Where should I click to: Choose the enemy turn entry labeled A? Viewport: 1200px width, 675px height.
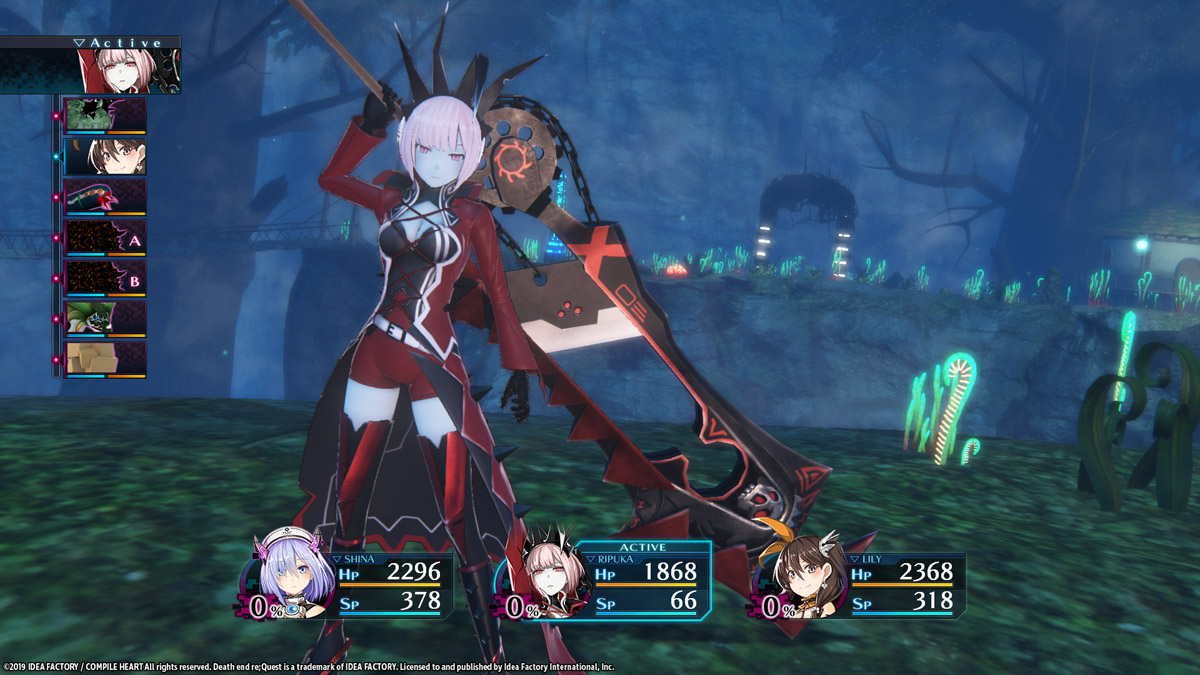coord(105,238)
